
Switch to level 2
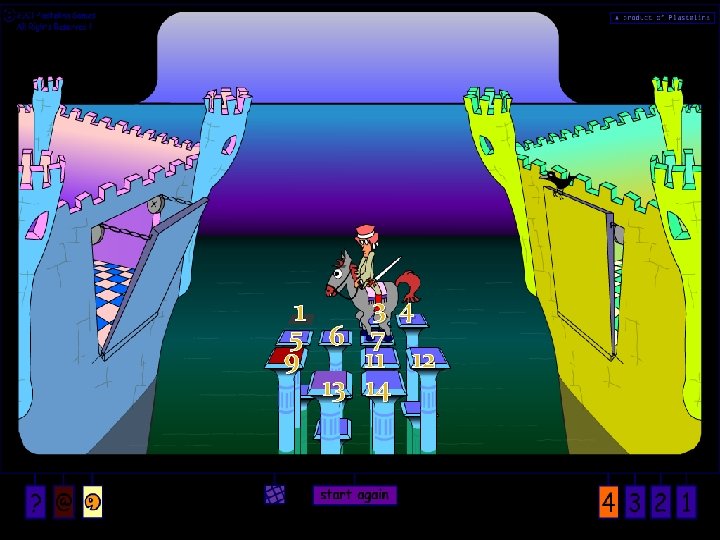point(660,503)
